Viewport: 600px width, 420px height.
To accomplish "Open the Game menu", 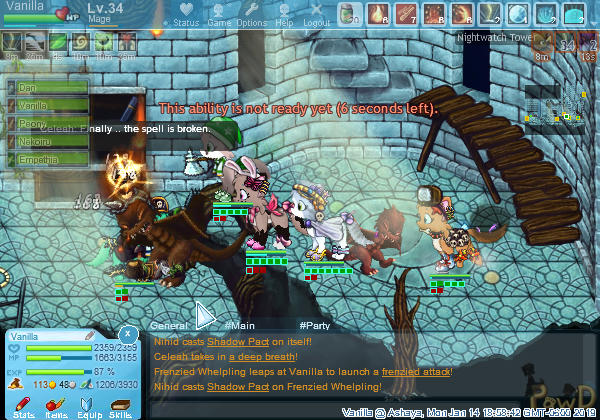I will click(219, 15).
